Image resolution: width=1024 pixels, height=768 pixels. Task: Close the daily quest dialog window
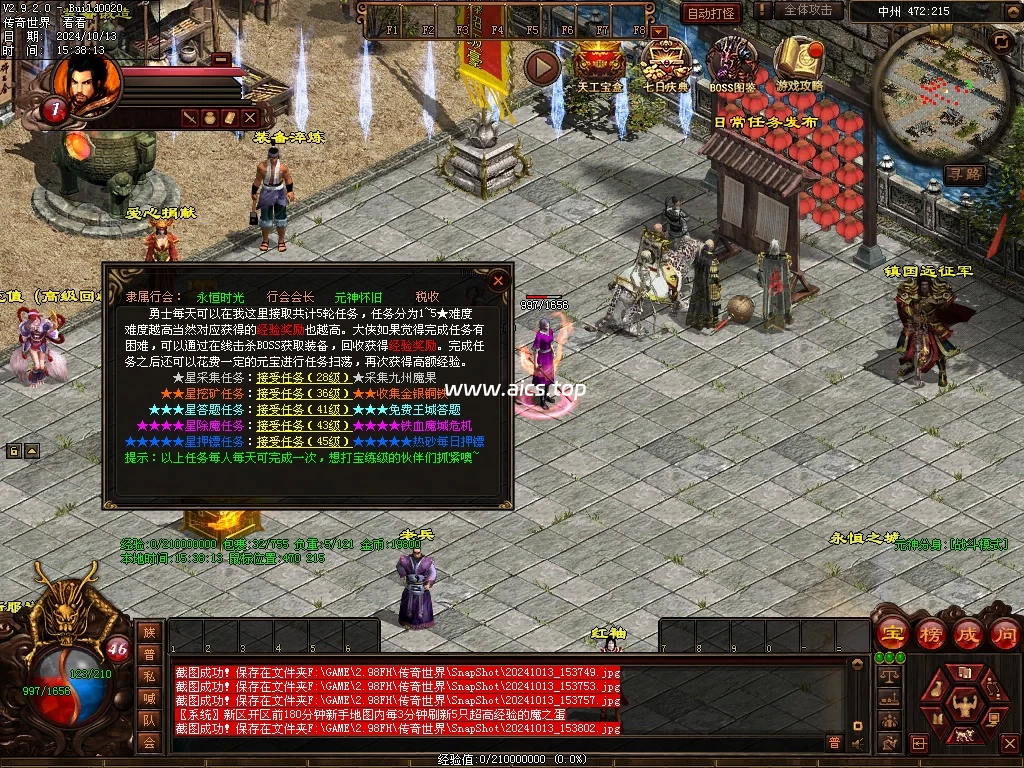[x=498, y=281]
